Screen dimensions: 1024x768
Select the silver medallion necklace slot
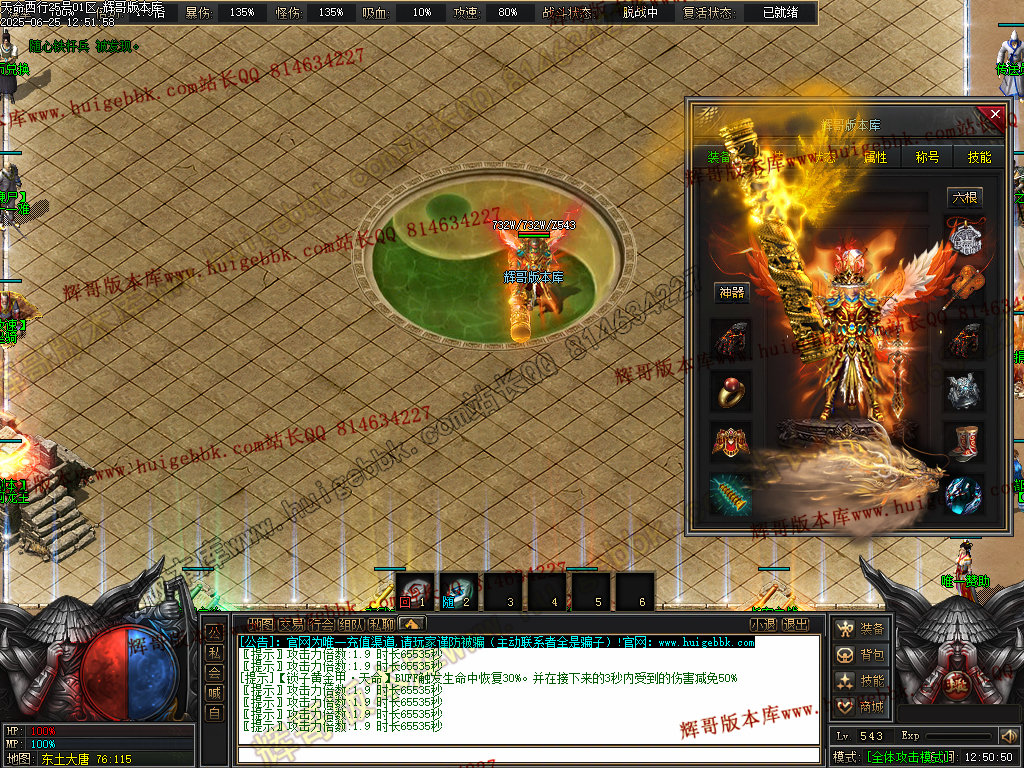tap(965, 240)
